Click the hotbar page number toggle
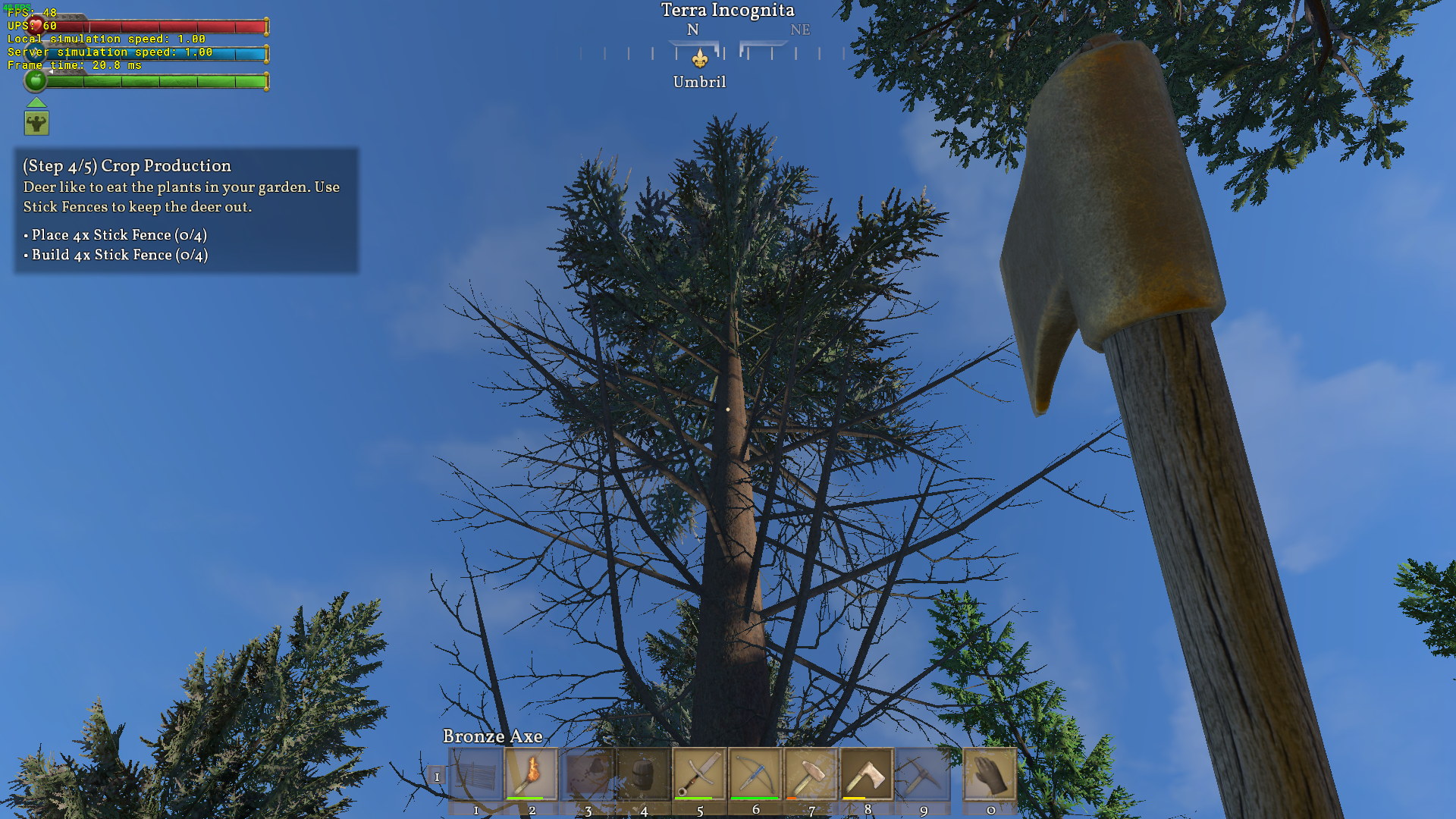The height and width of the screenshot is (819, 1456). [437, 777]
